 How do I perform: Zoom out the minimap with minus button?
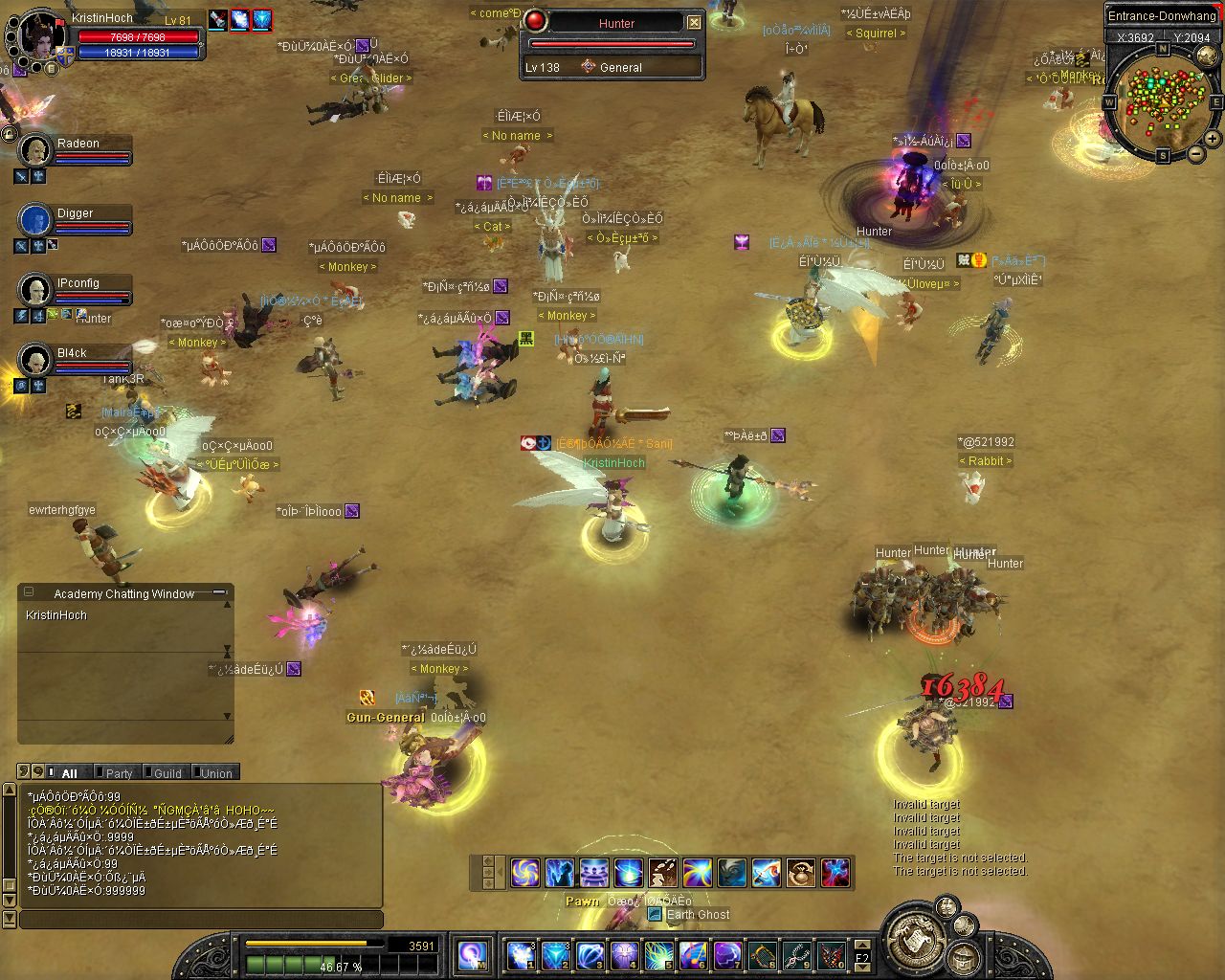coord(1196,153)
